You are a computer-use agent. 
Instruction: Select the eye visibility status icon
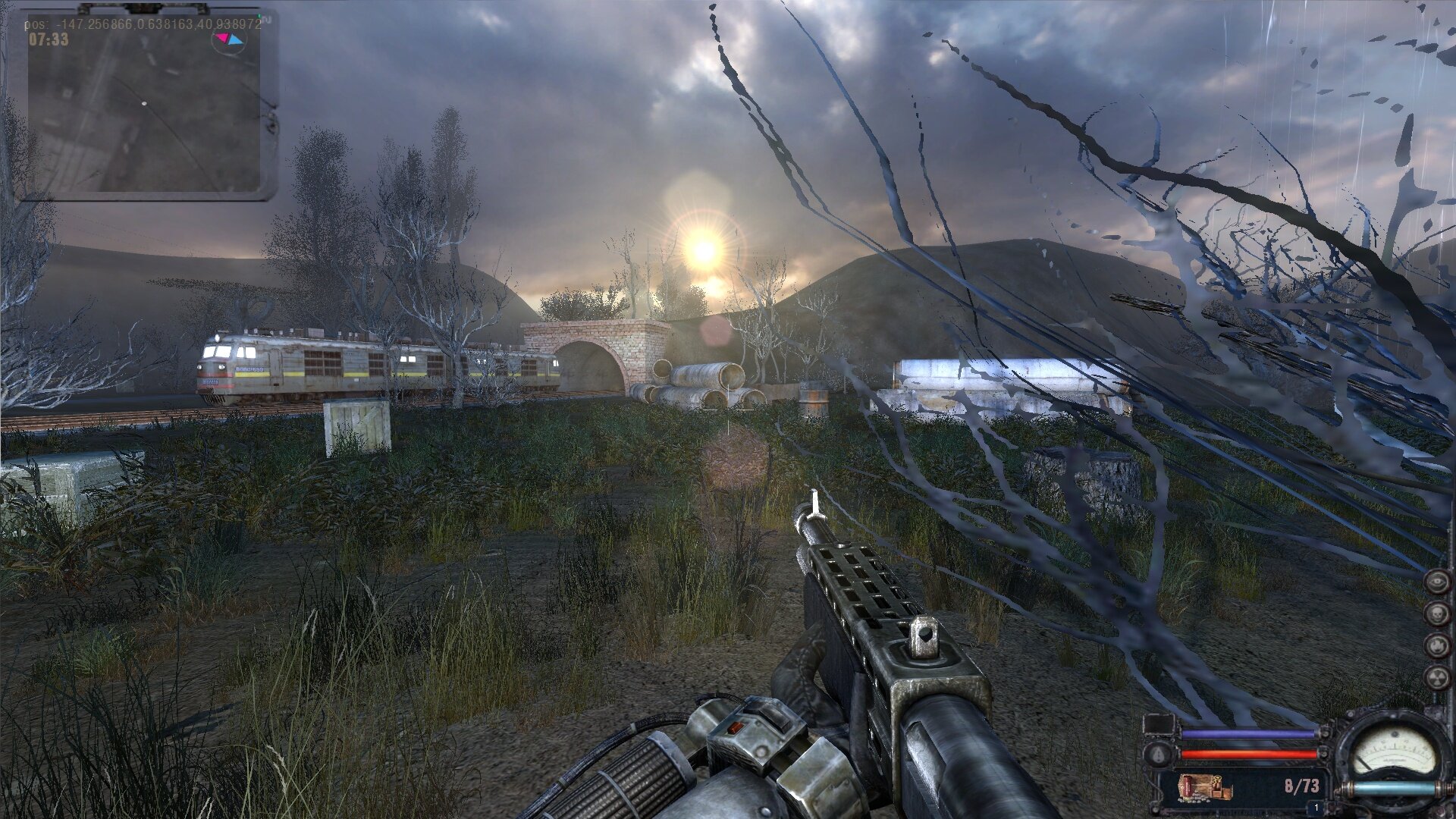tap(1437, 582)
